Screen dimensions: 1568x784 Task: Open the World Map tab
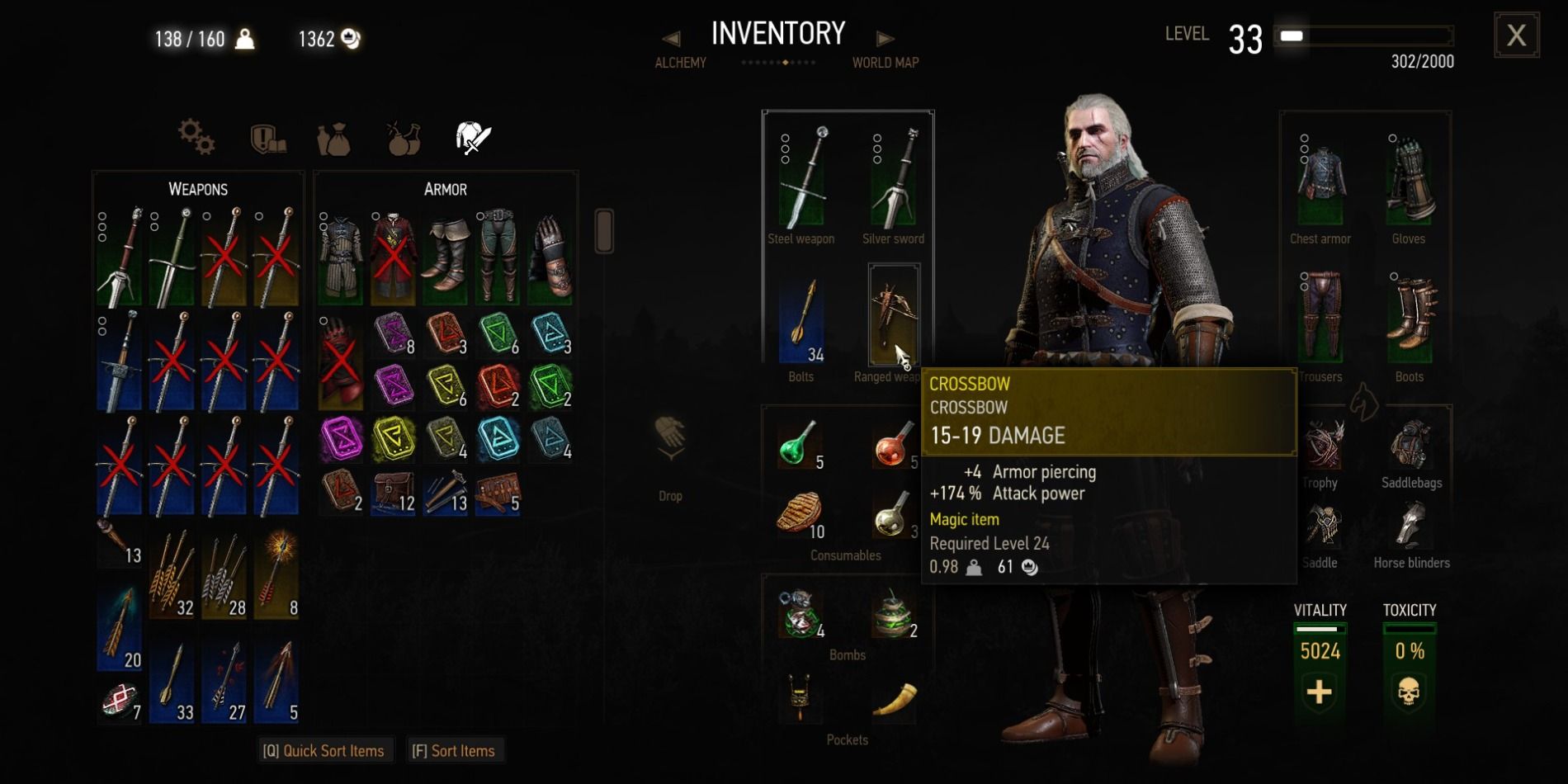click(886, 62)
